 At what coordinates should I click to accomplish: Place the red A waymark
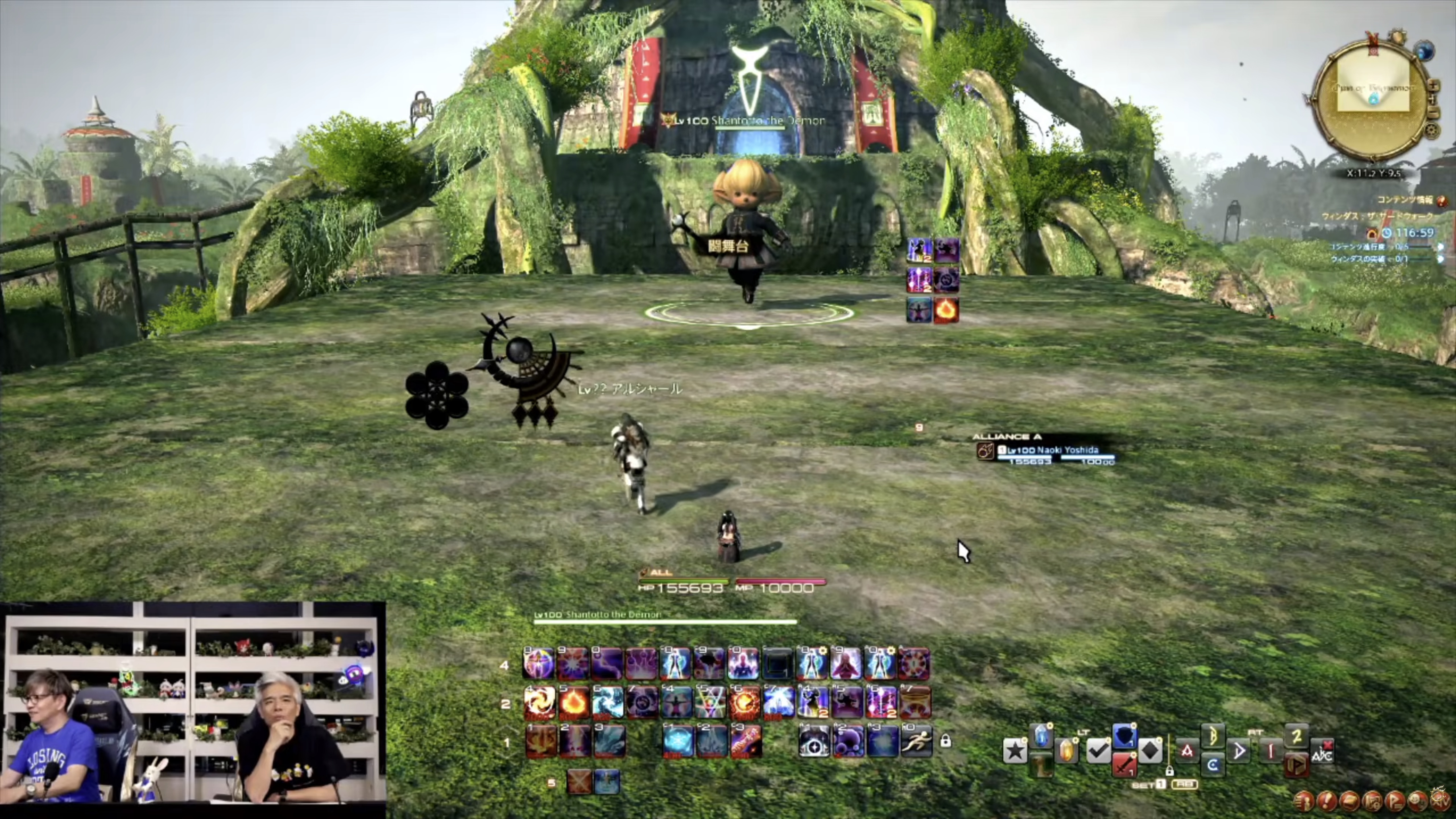coord(1186,751)
